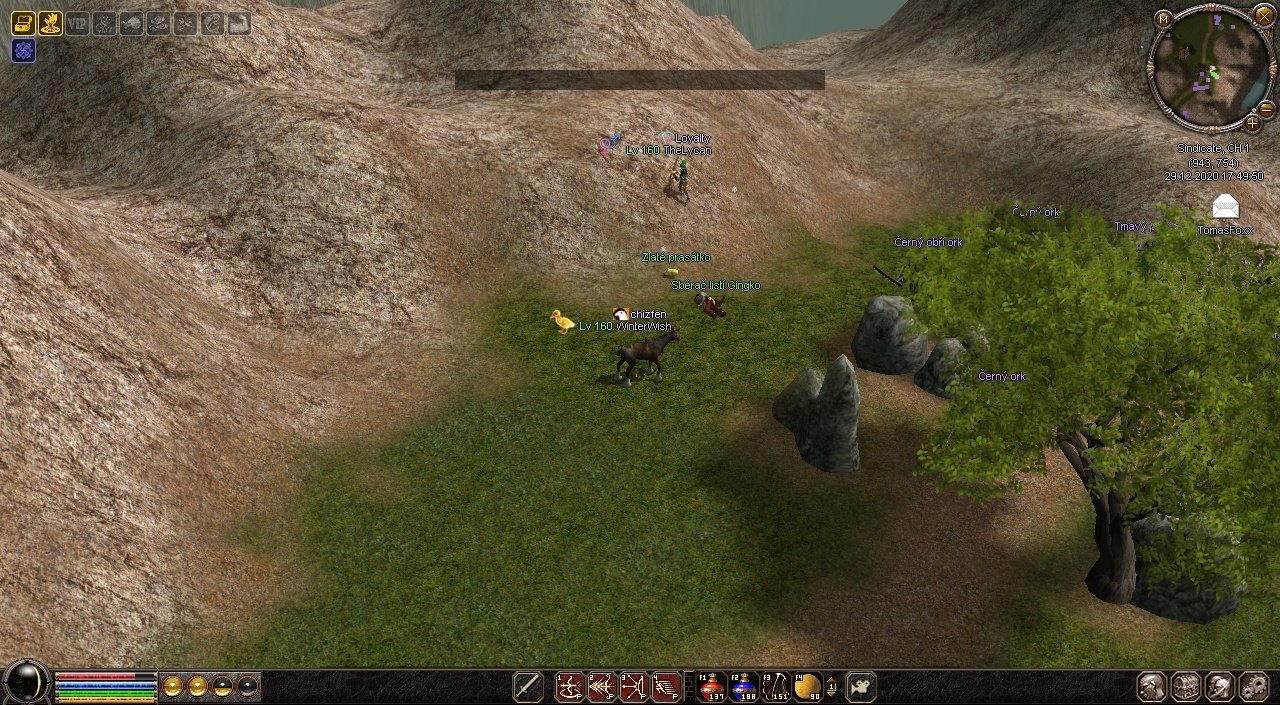Select the greyed-out VIP icon
This screenshot has height=705, width=1280.
coord(77,23)
